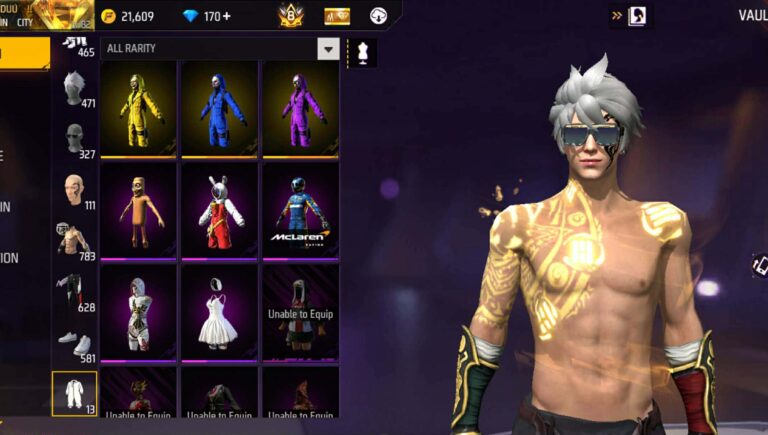Pick the red and white bunny outfit

[x=220, y=211]
